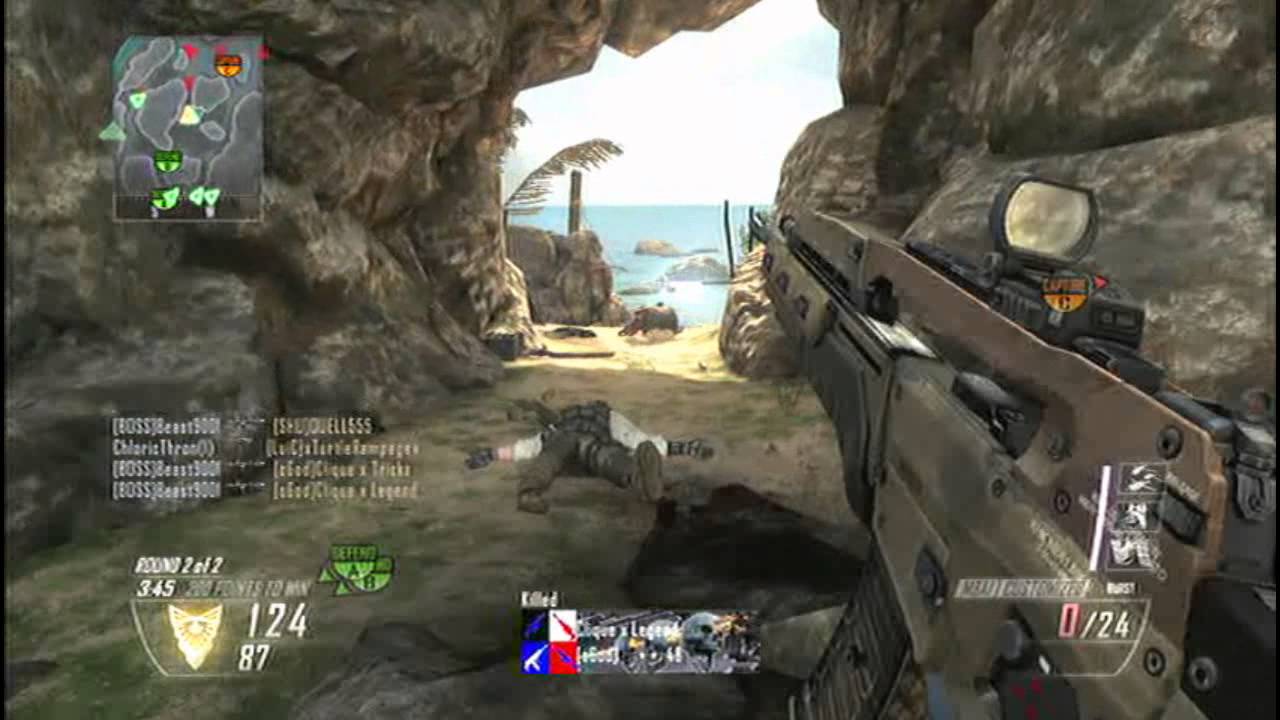
Task: Click the killfeed entry for Clique x Tricks
Action: tap(263, 469)
